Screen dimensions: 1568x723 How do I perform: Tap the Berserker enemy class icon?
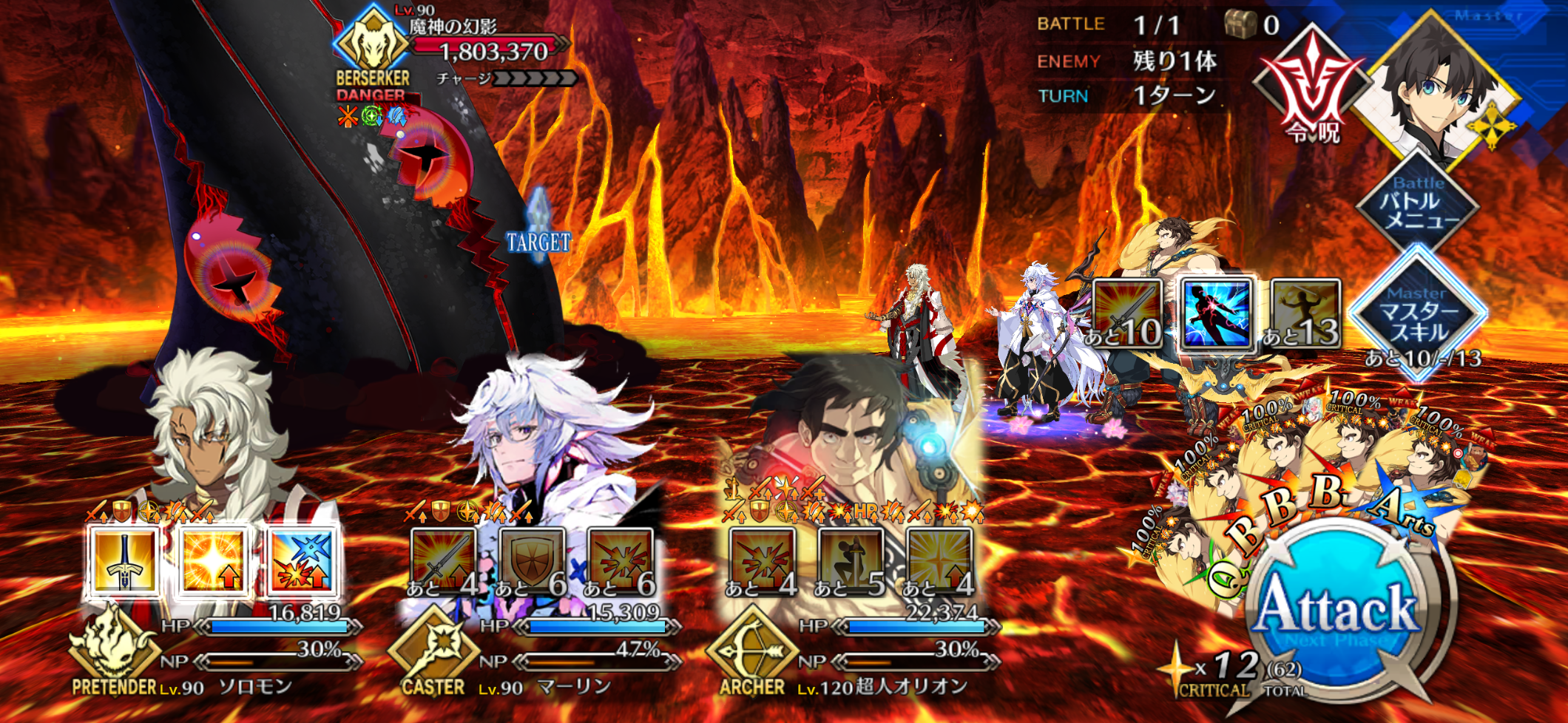372,44
